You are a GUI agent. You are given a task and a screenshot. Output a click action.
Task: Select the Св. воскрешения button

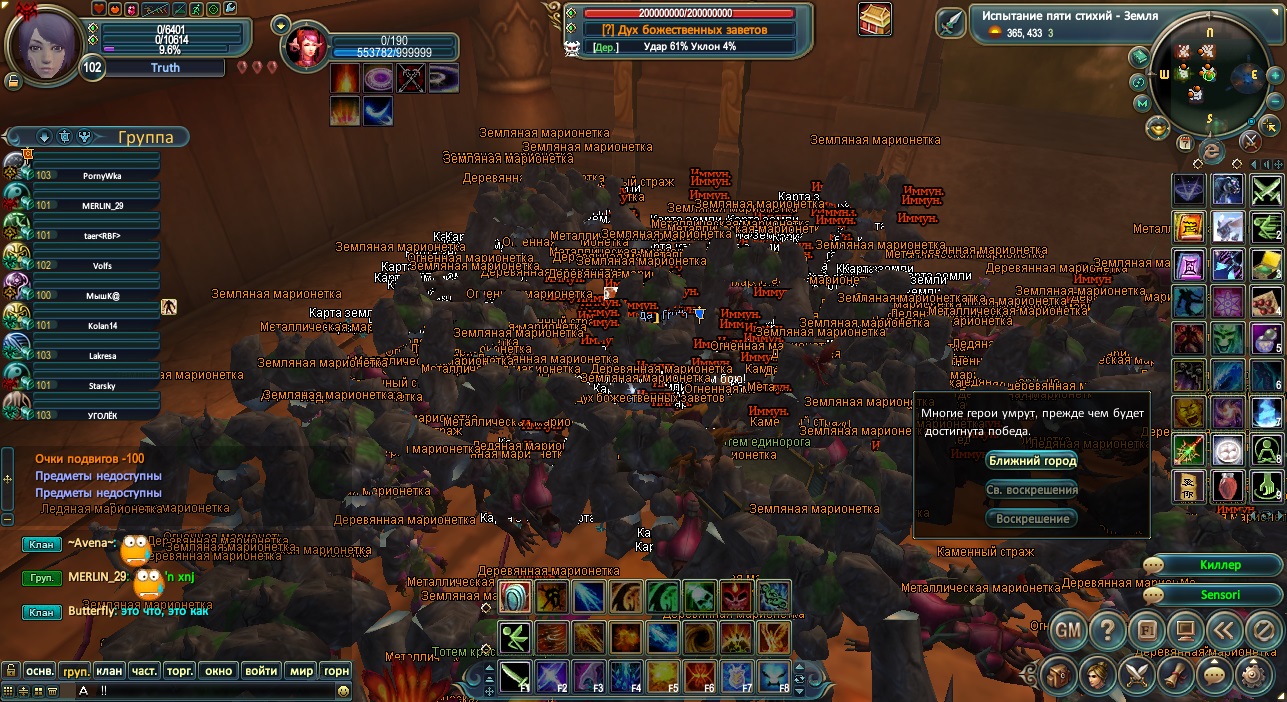pos(1031,490)
